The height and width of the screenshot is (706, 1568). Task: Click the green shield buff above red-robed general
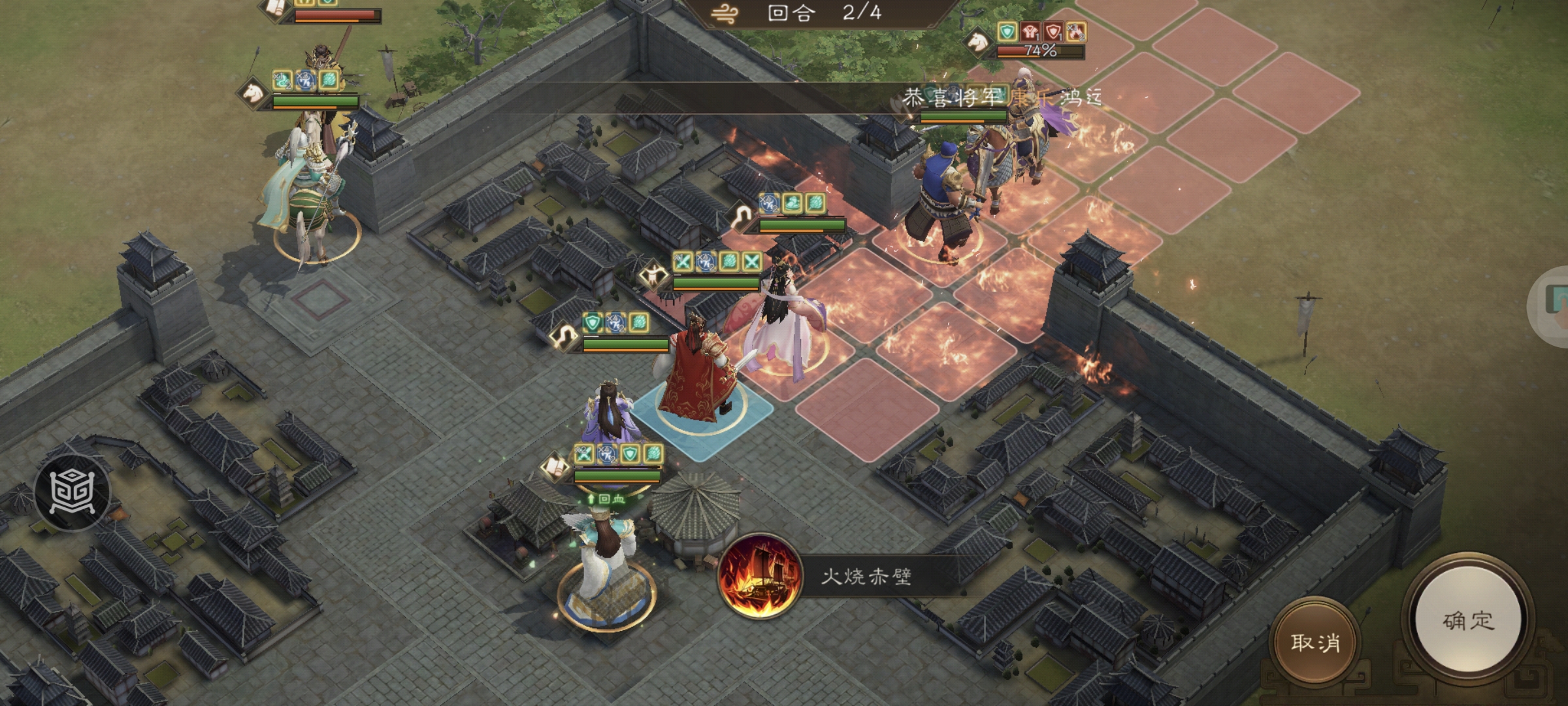pos(593,321)
